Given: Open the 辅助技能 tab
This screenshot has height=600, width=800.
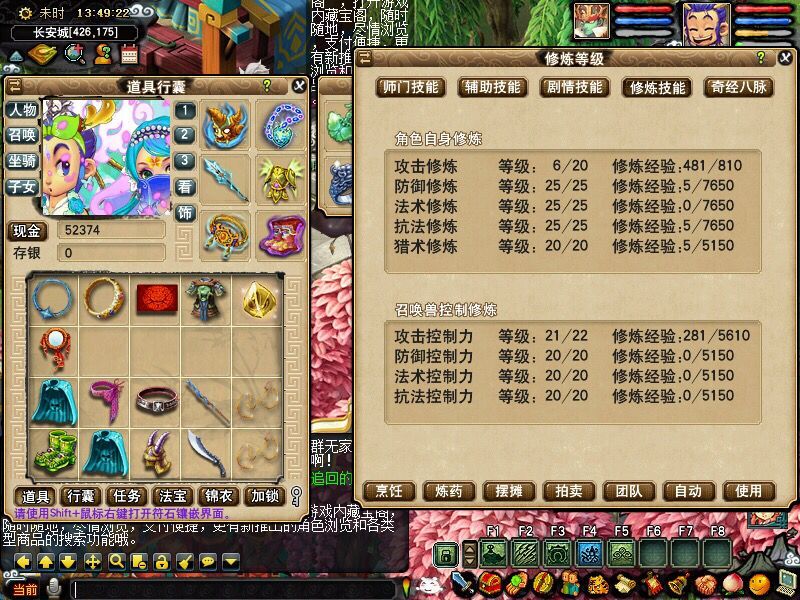Looking at the screenshot, I should pos(491,87).
